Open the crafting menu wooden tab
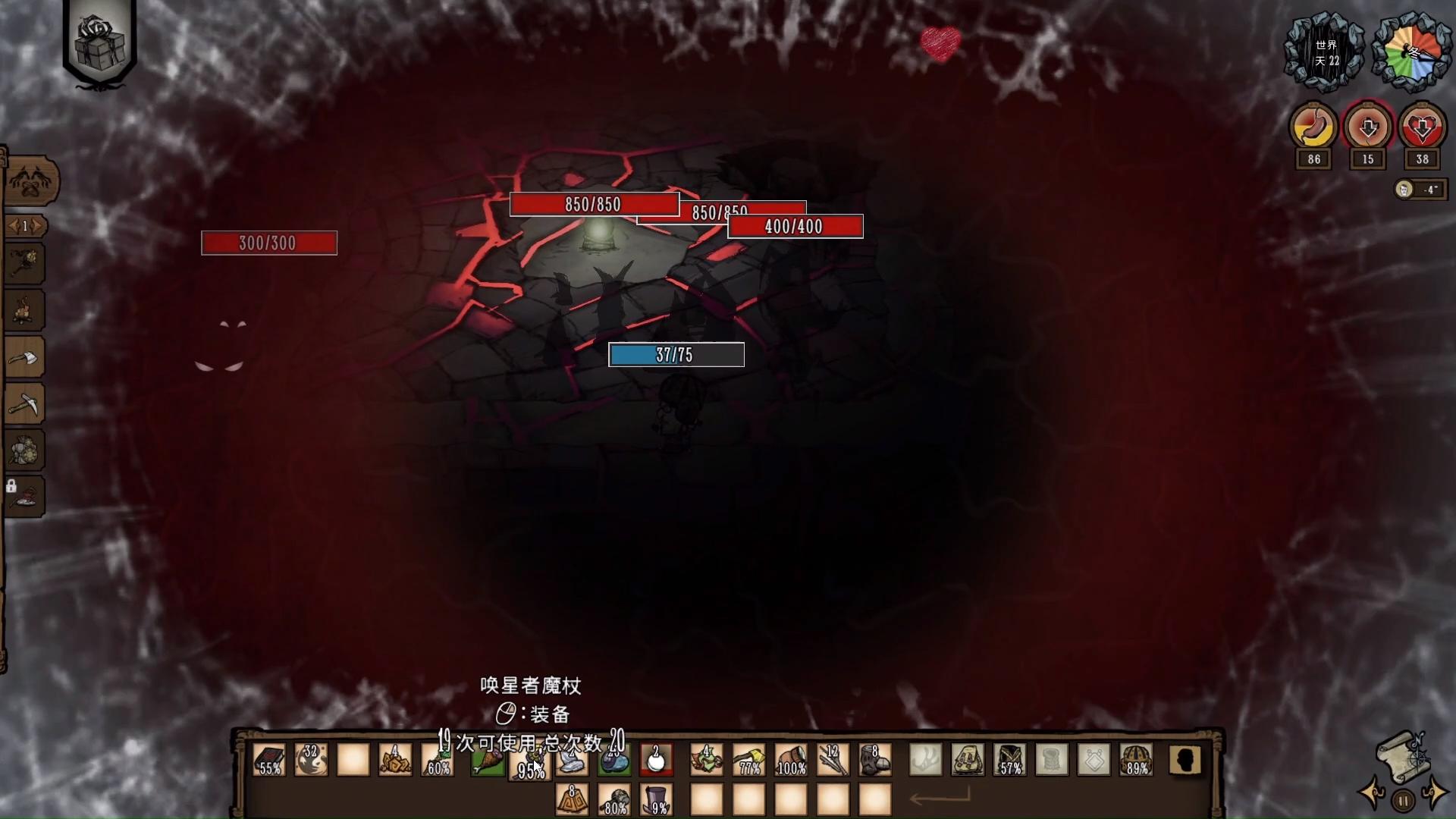Screen dimensions: 1456x819 (30, 182)
